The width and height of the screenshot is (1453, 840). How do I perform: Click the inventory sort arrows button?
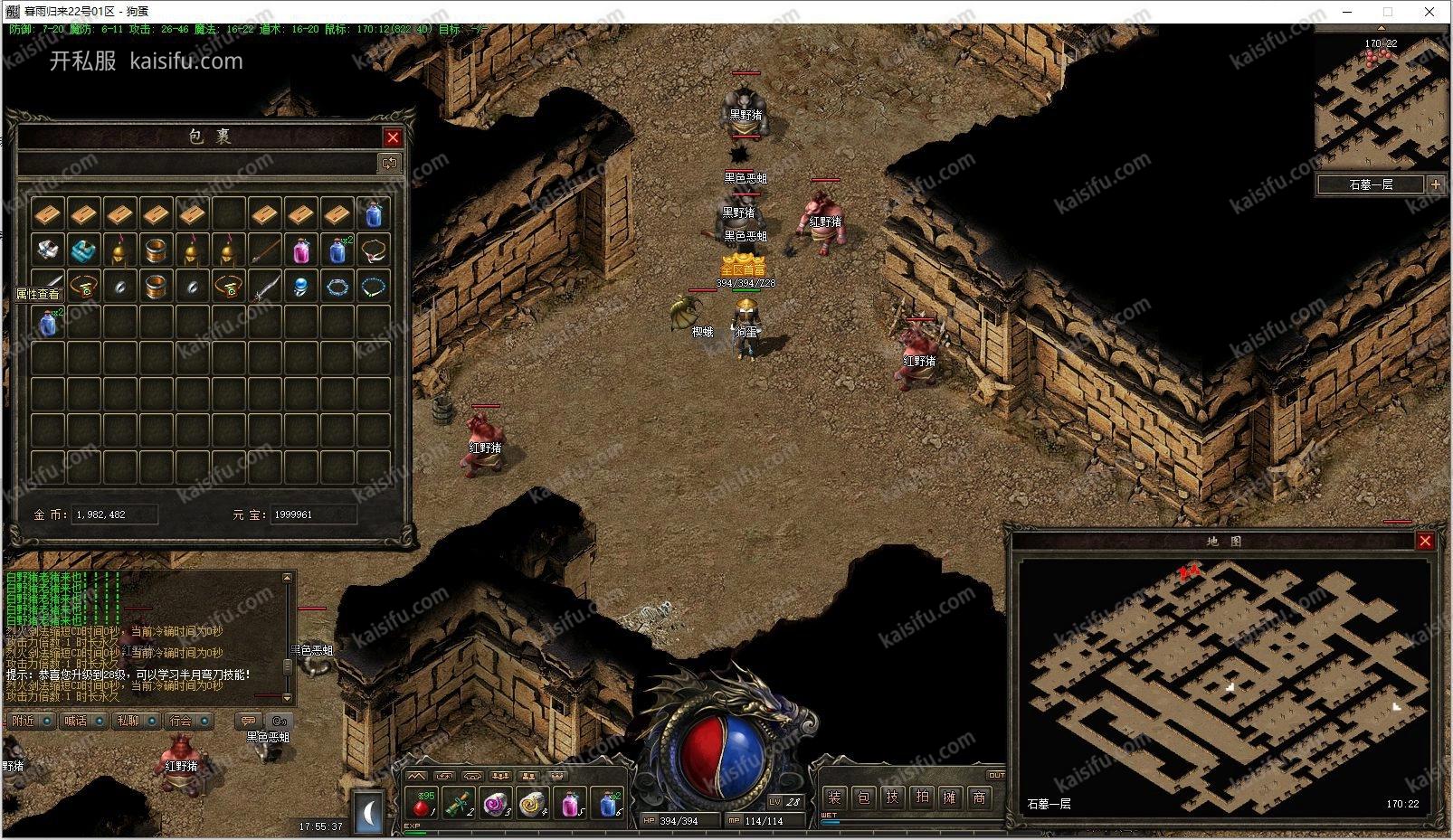[389, 164]
